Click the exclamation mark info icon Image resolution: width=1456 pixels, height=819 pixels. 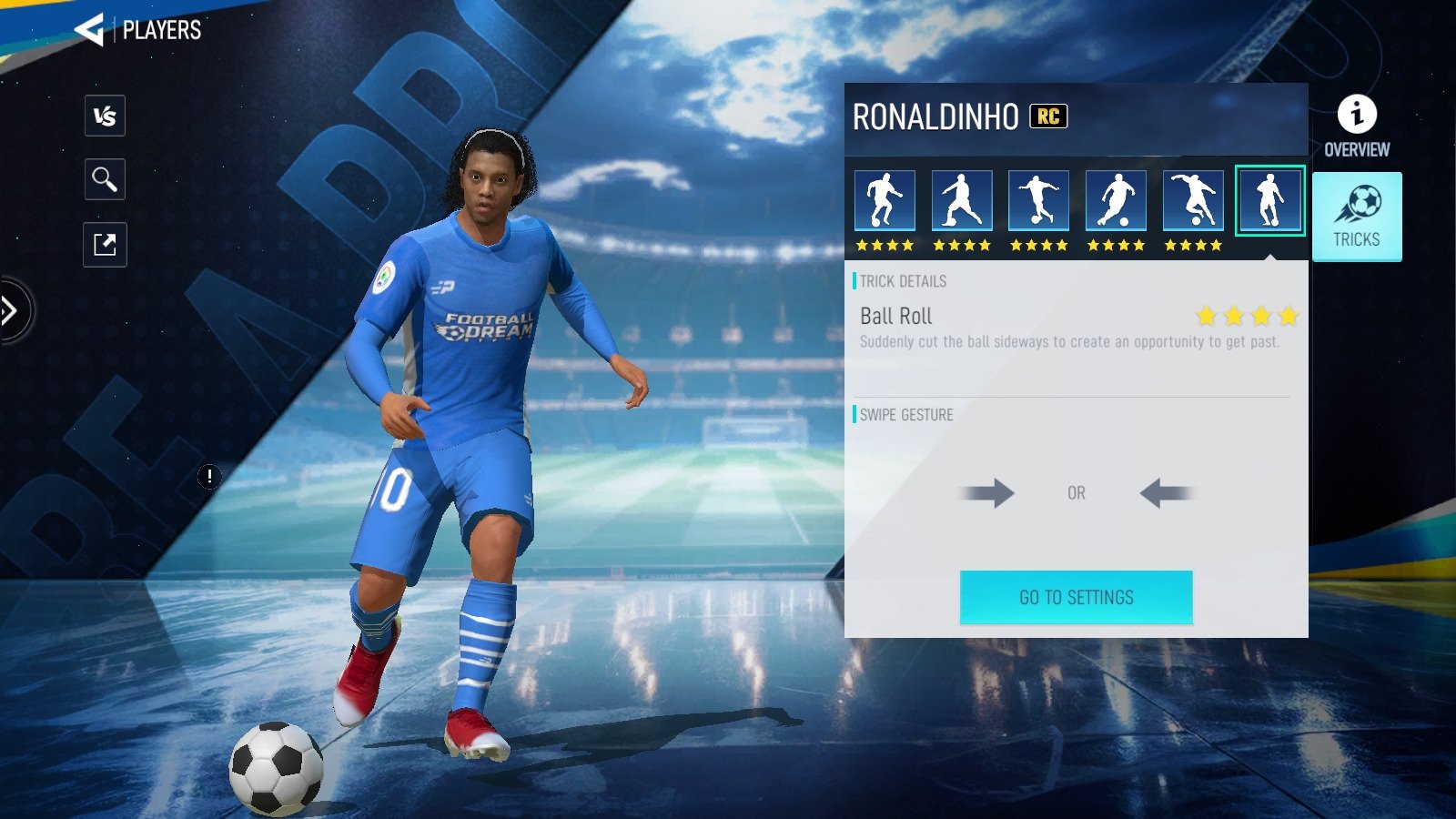(x=209, y=476)
